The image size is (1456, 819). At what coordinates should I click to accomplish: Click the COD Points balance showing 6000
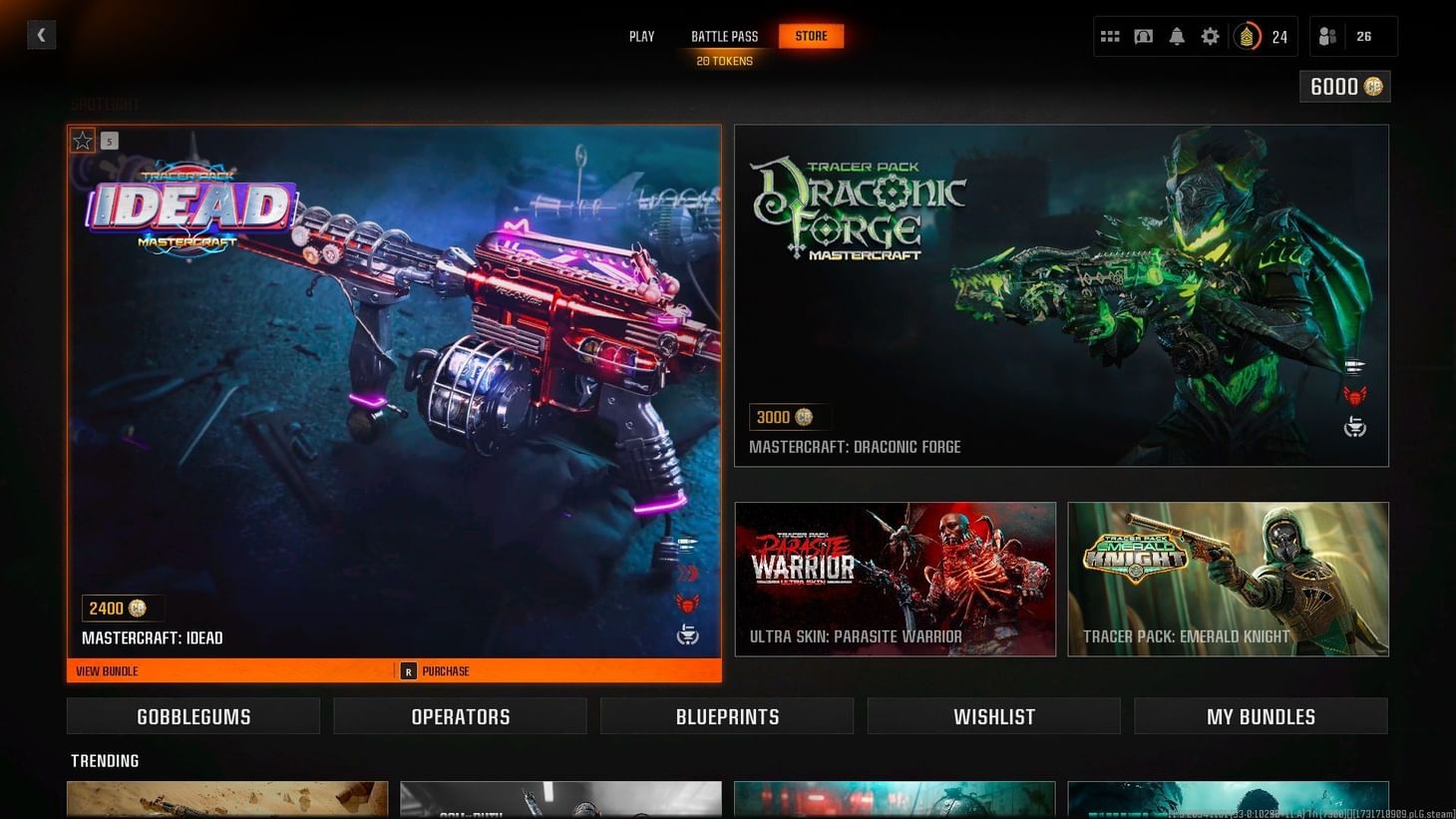[1343, 87]
